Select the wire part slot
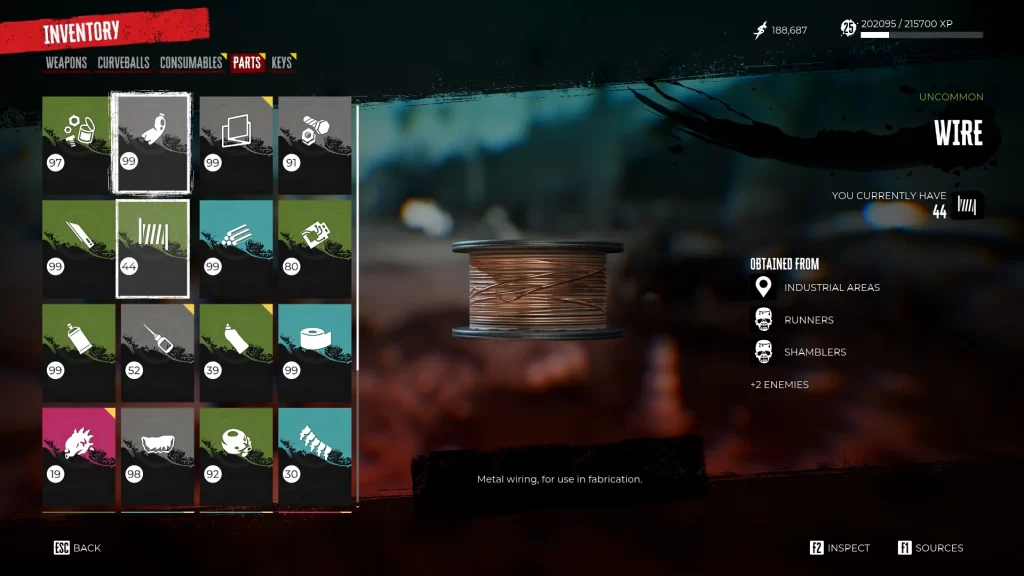The image size is (1024, 576). (x=153, y=248)
